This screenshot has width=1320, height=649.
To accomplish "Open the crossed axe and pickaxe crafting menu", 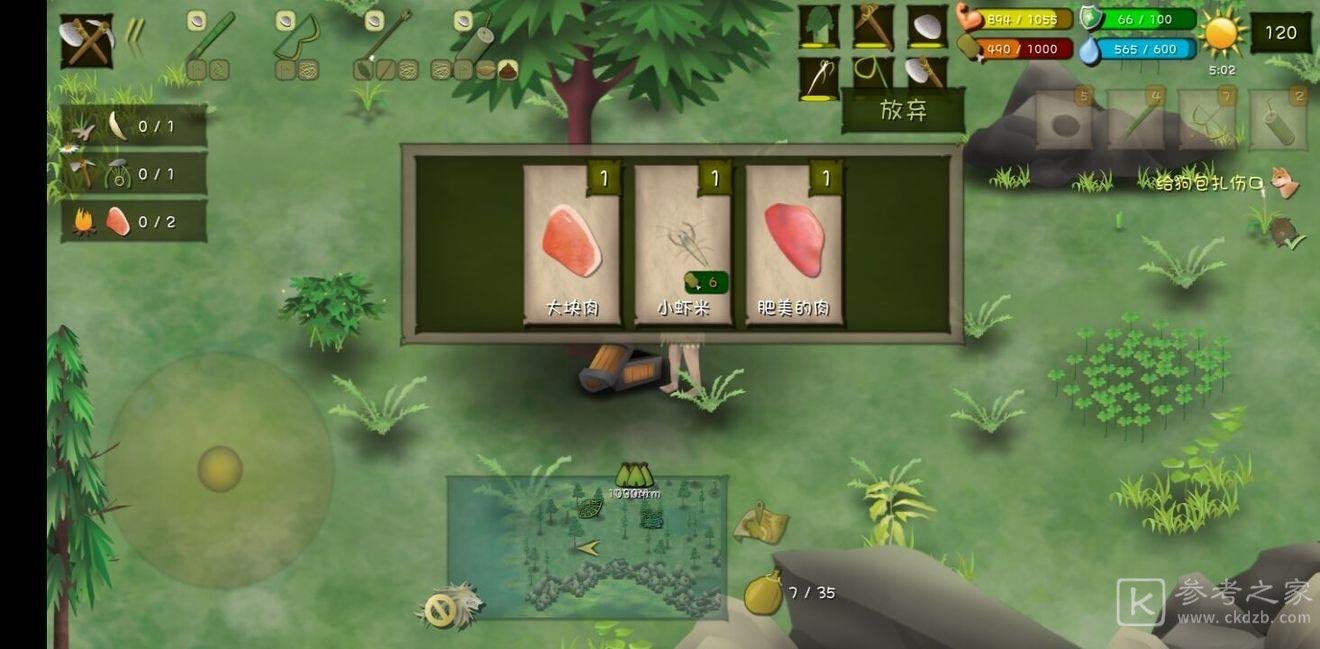I will [86, 41].
